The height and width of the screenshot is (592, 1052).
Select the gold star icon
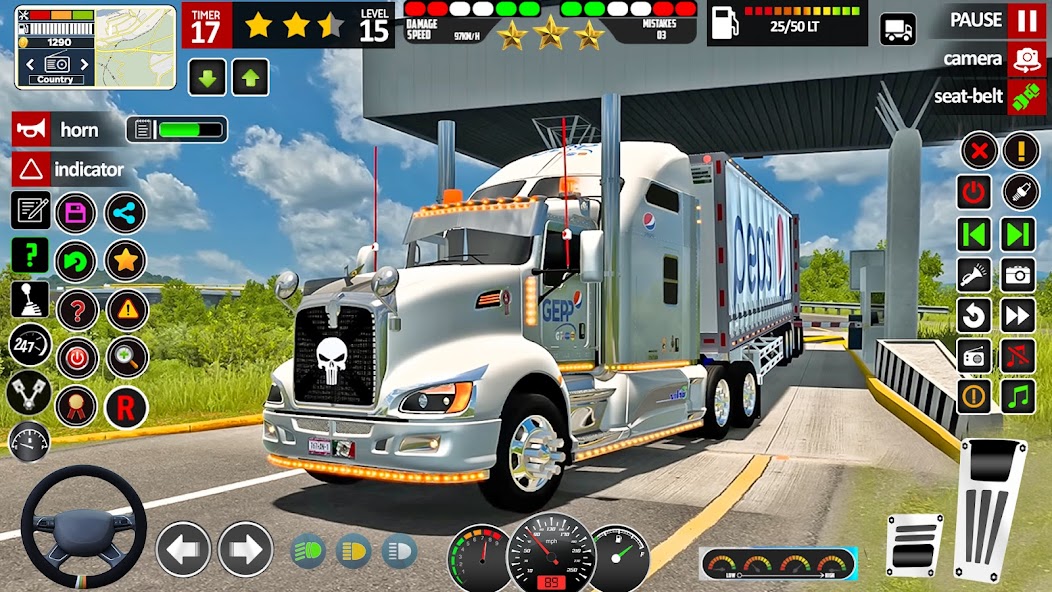tap(126, 260)
